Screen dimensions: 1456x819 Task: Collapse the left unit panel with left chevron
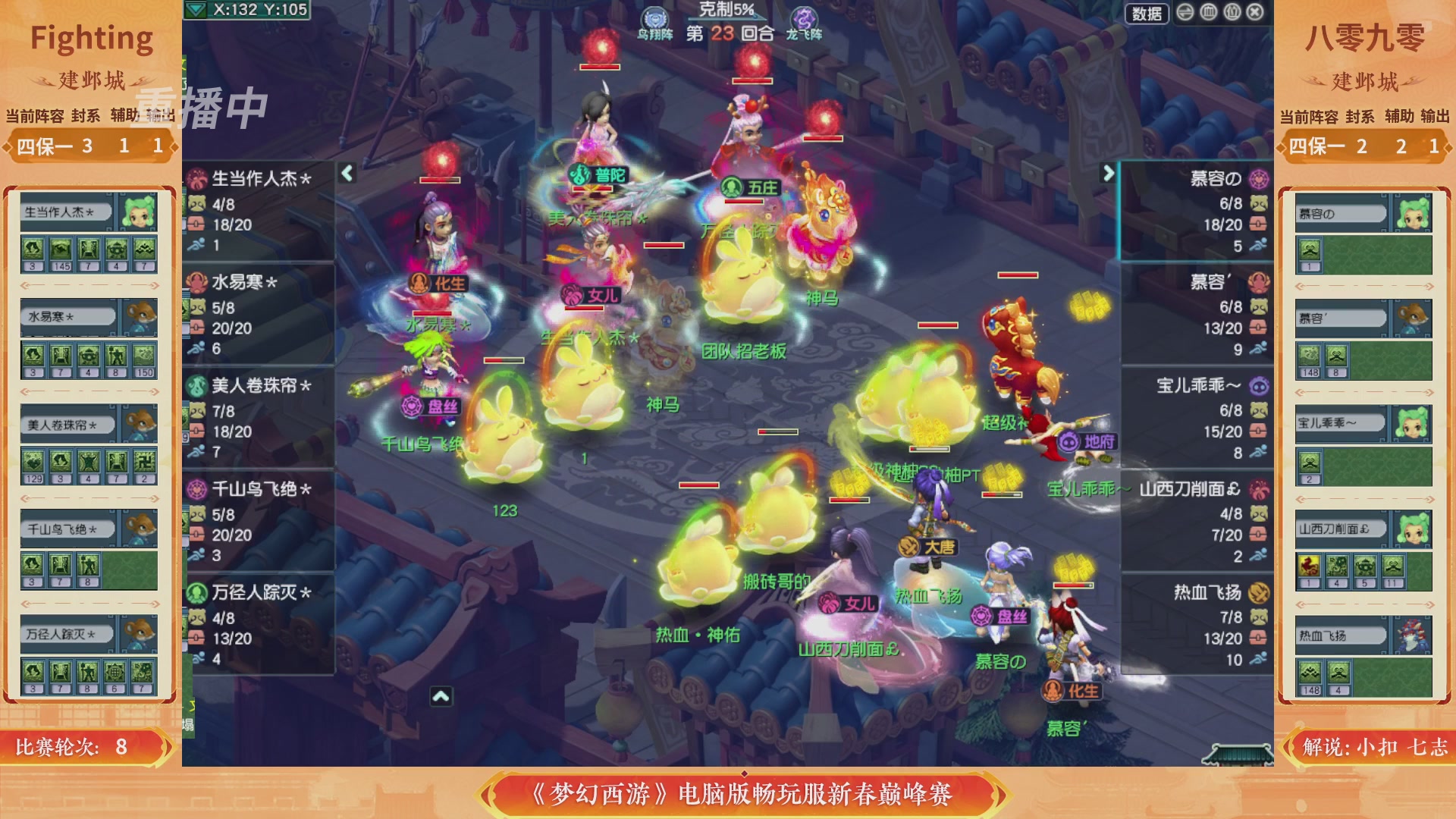point(346,173)
